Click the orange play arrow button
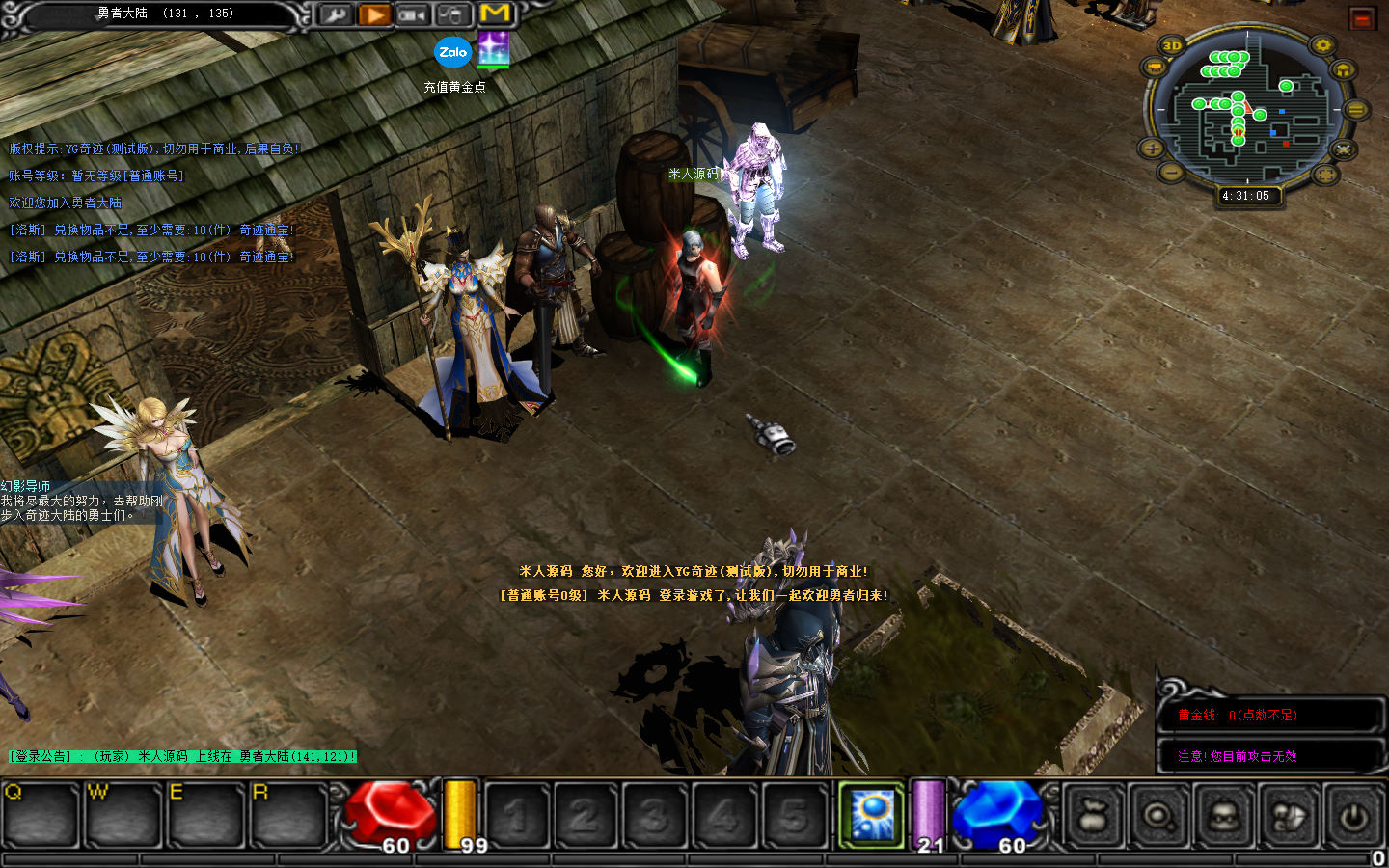The width and height of the screenshot is (1389, 868). click(x=374, y=14)
